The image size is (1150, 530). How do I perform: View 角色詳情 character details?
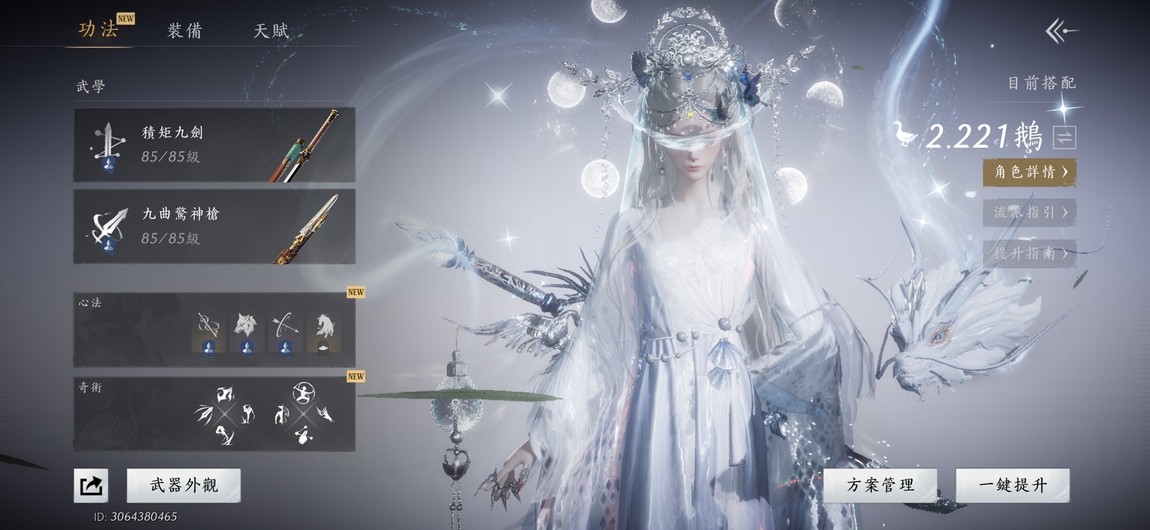point(1029,172)
